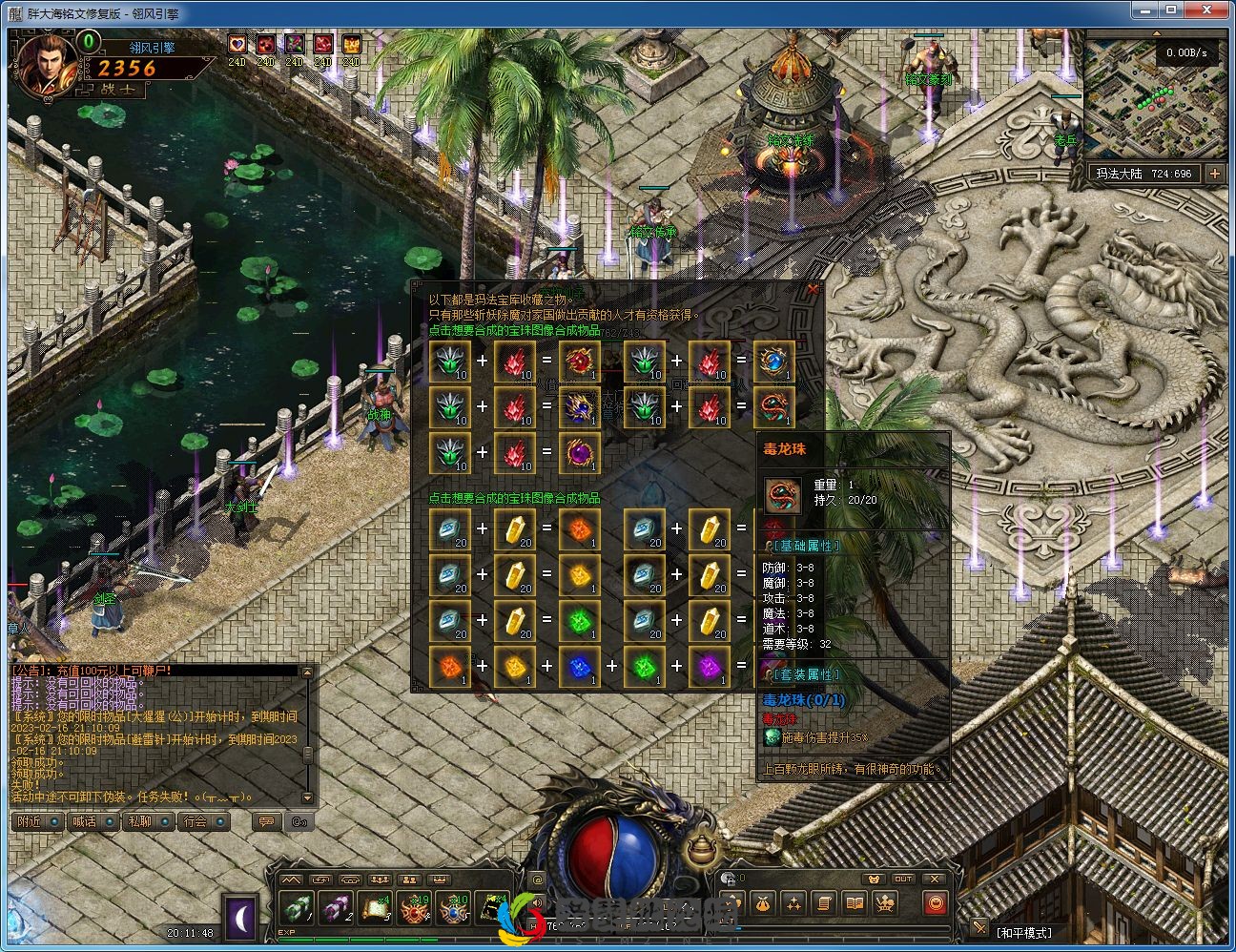The width and height of the screenshot is (1236, 952).
Task: Pick the purple orb craft result
Action: coord(579,452)
